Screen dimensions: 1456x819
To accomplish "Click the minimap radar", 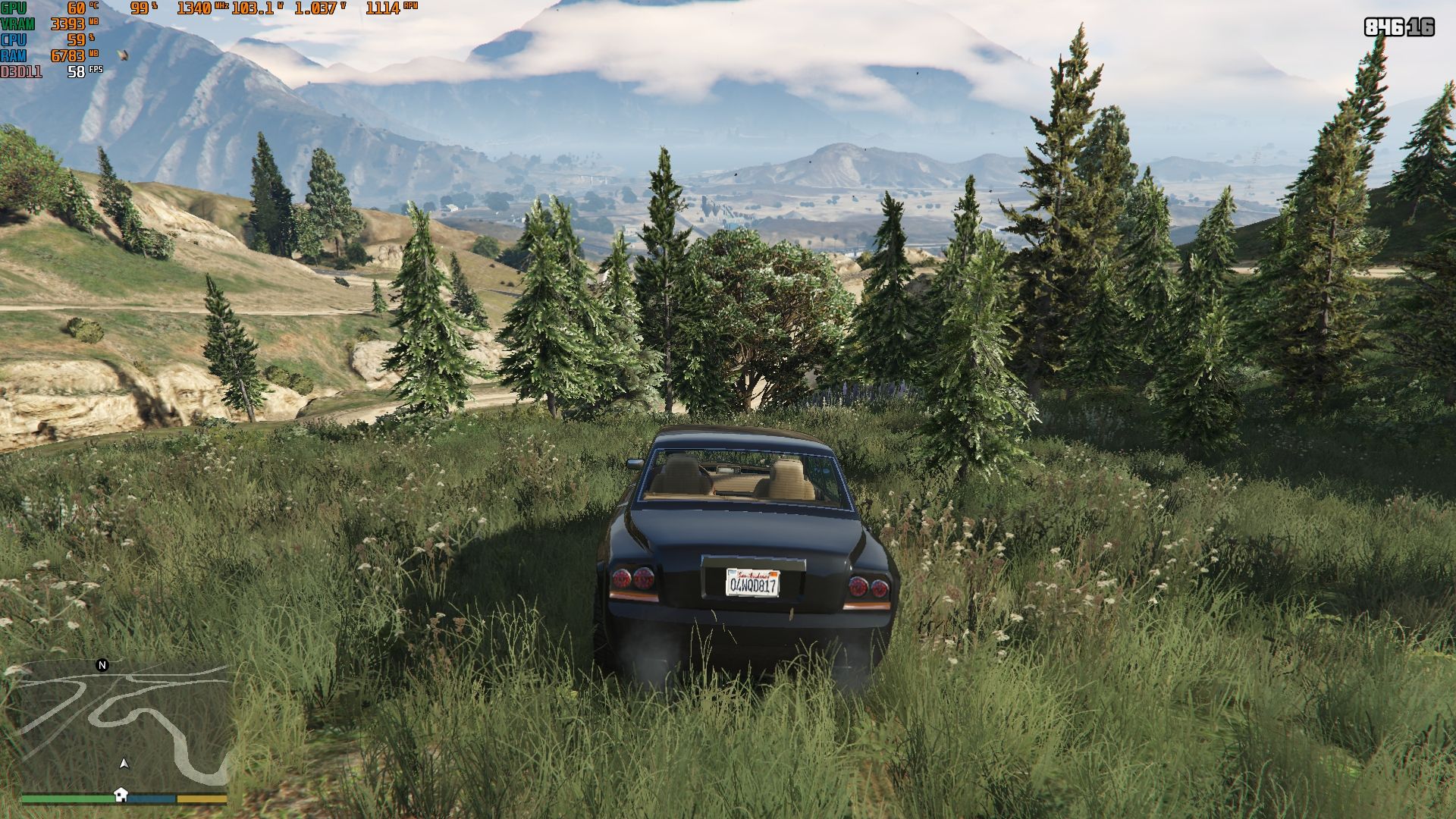I will (124, 726).
